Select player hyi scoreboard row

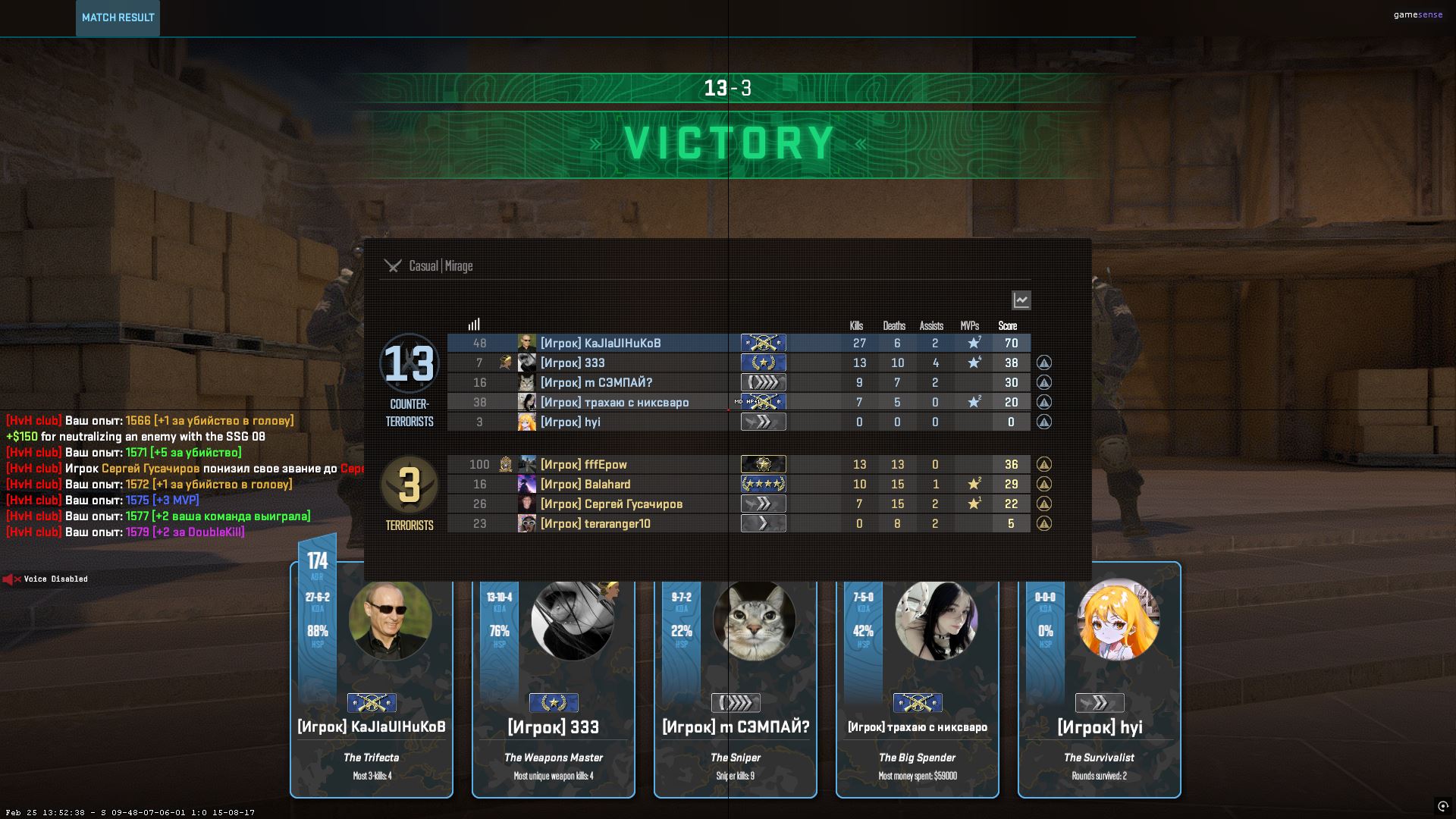[x=570, y=422]
